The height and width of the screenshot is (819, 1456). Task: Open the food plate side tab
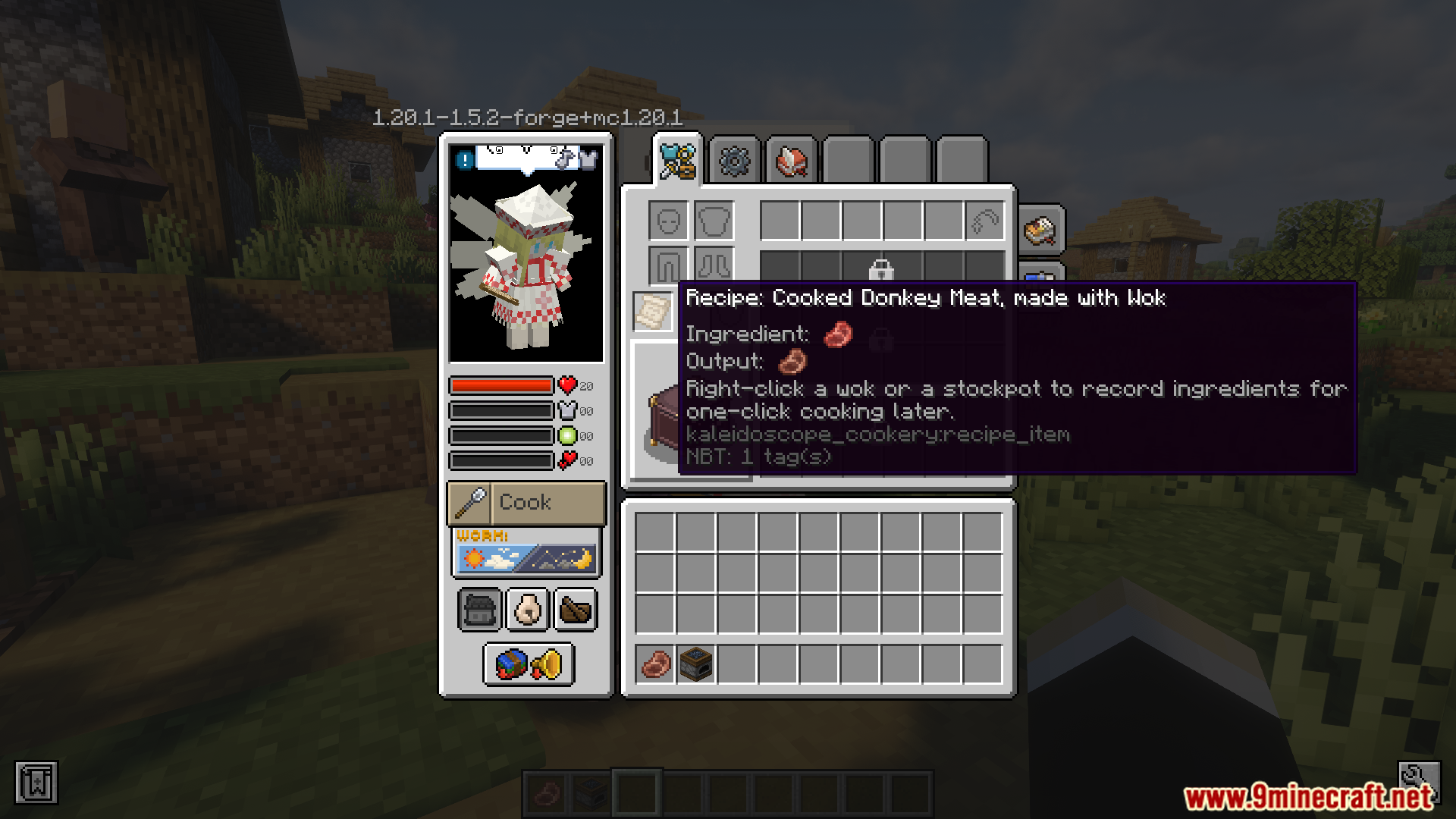click(1039, 230)
